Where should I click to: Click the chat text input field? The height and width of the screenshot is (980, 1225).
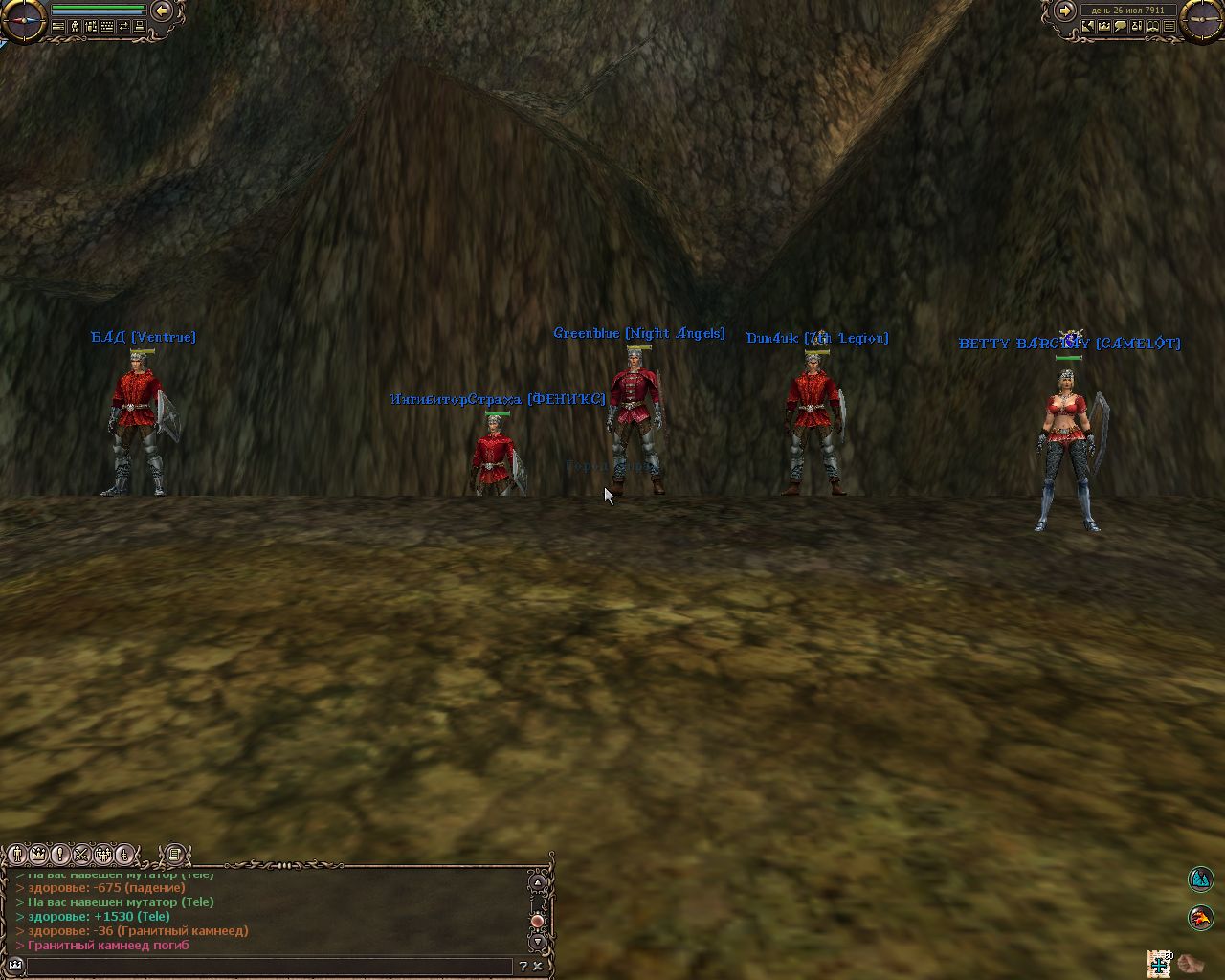pyautogui.click(x=268, y=967)
